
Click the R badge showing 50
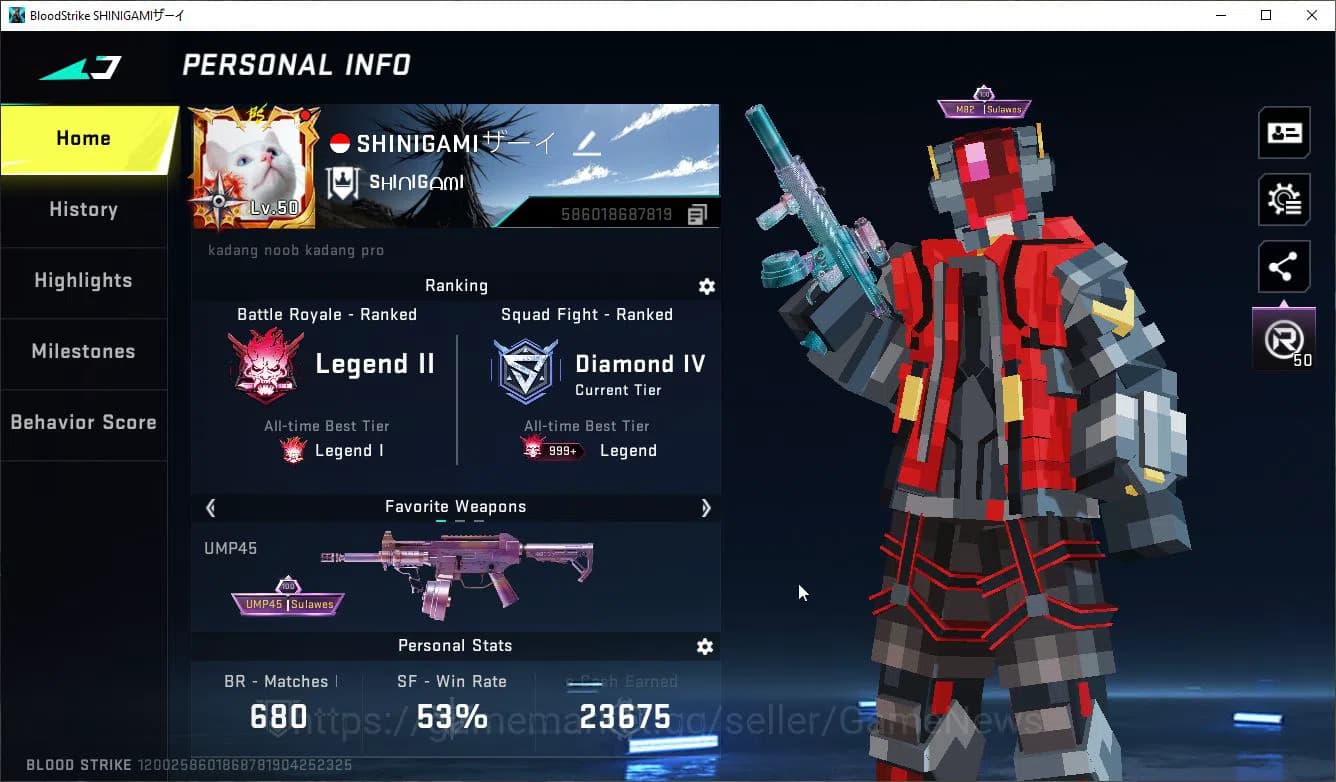1284,341
